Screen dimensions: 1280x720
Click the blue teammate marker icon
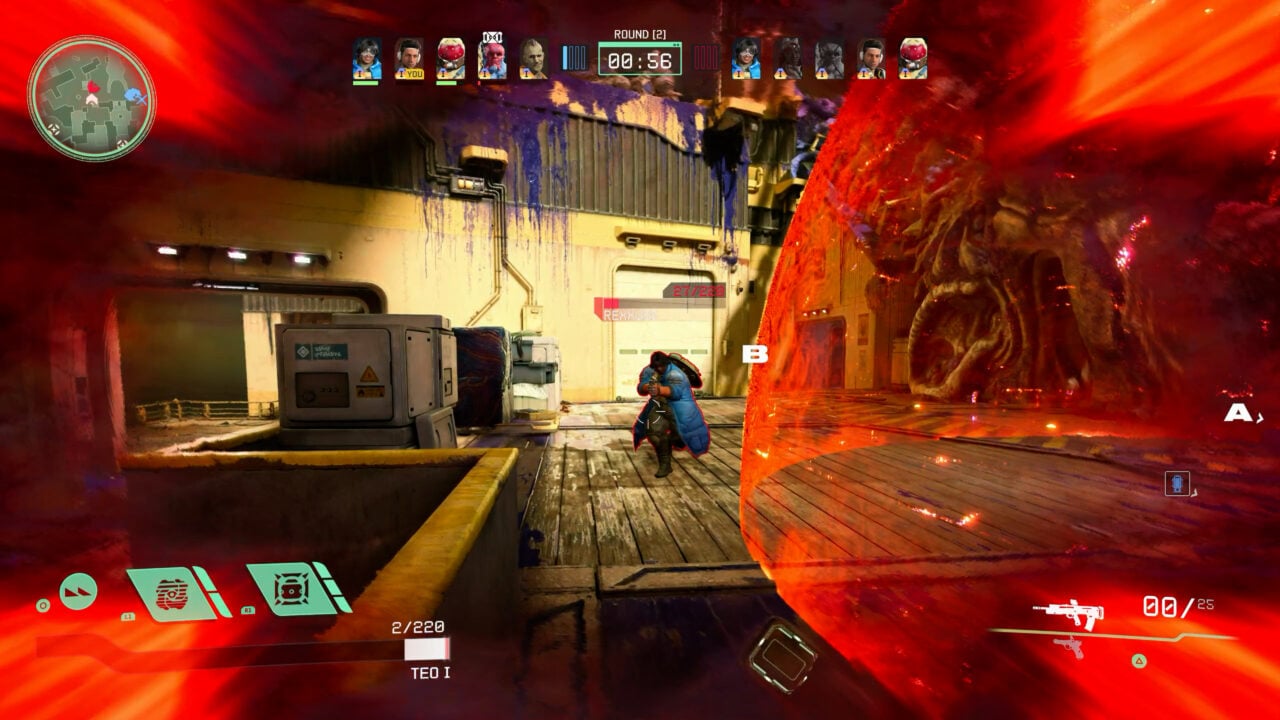coord(1177,484)
